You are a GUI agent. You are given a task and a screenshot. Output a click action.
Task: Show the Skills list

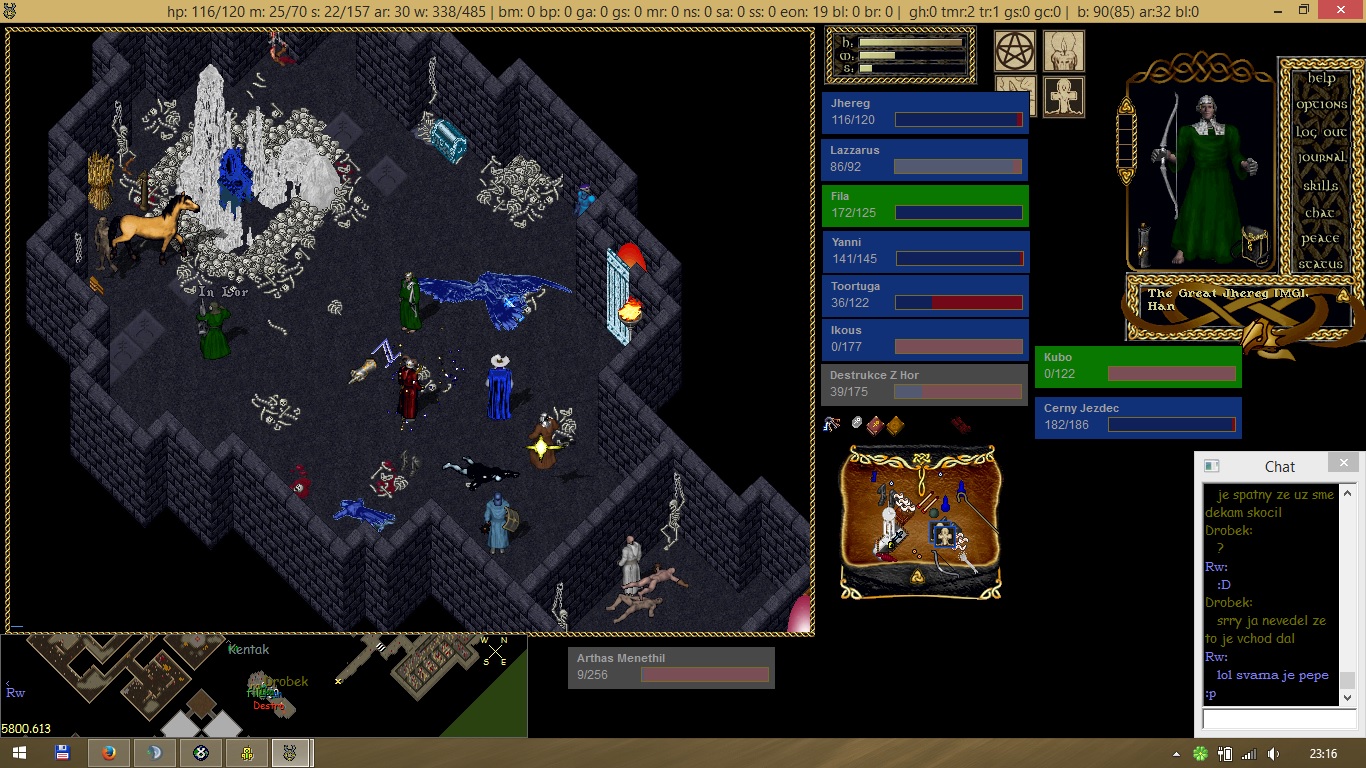point(1321,186)
